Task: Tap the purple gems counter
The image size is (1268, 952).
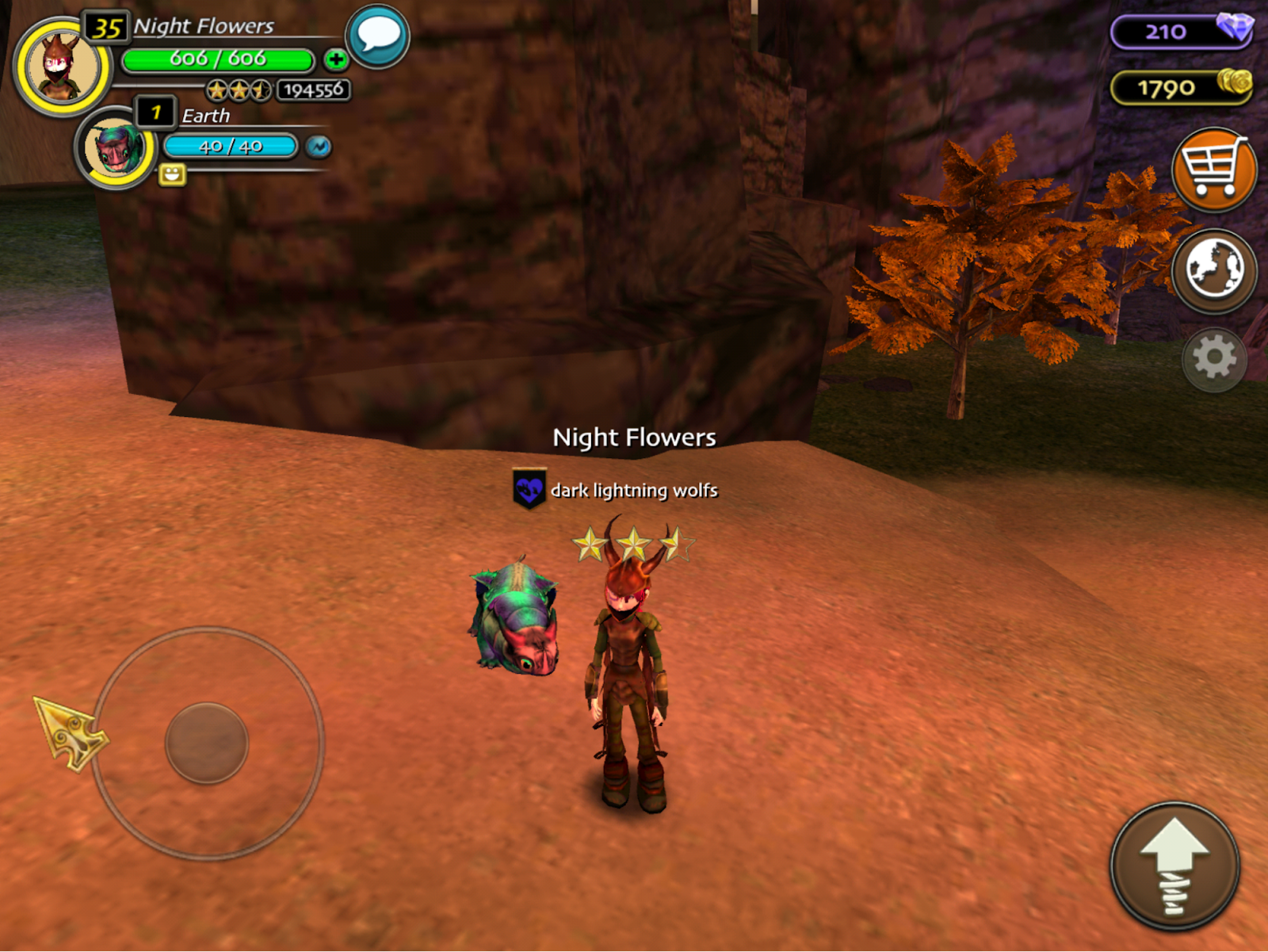Action: tap(1181, 32)
